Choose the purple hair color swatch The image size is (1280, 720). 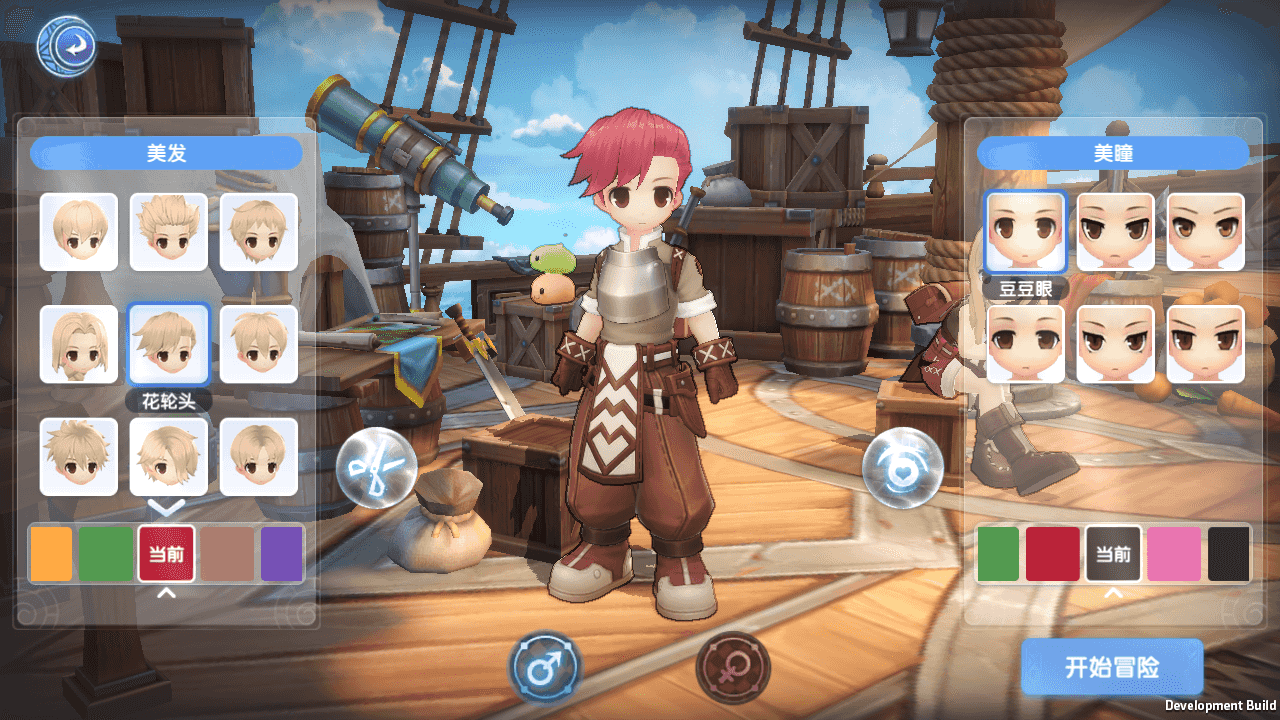282,554
